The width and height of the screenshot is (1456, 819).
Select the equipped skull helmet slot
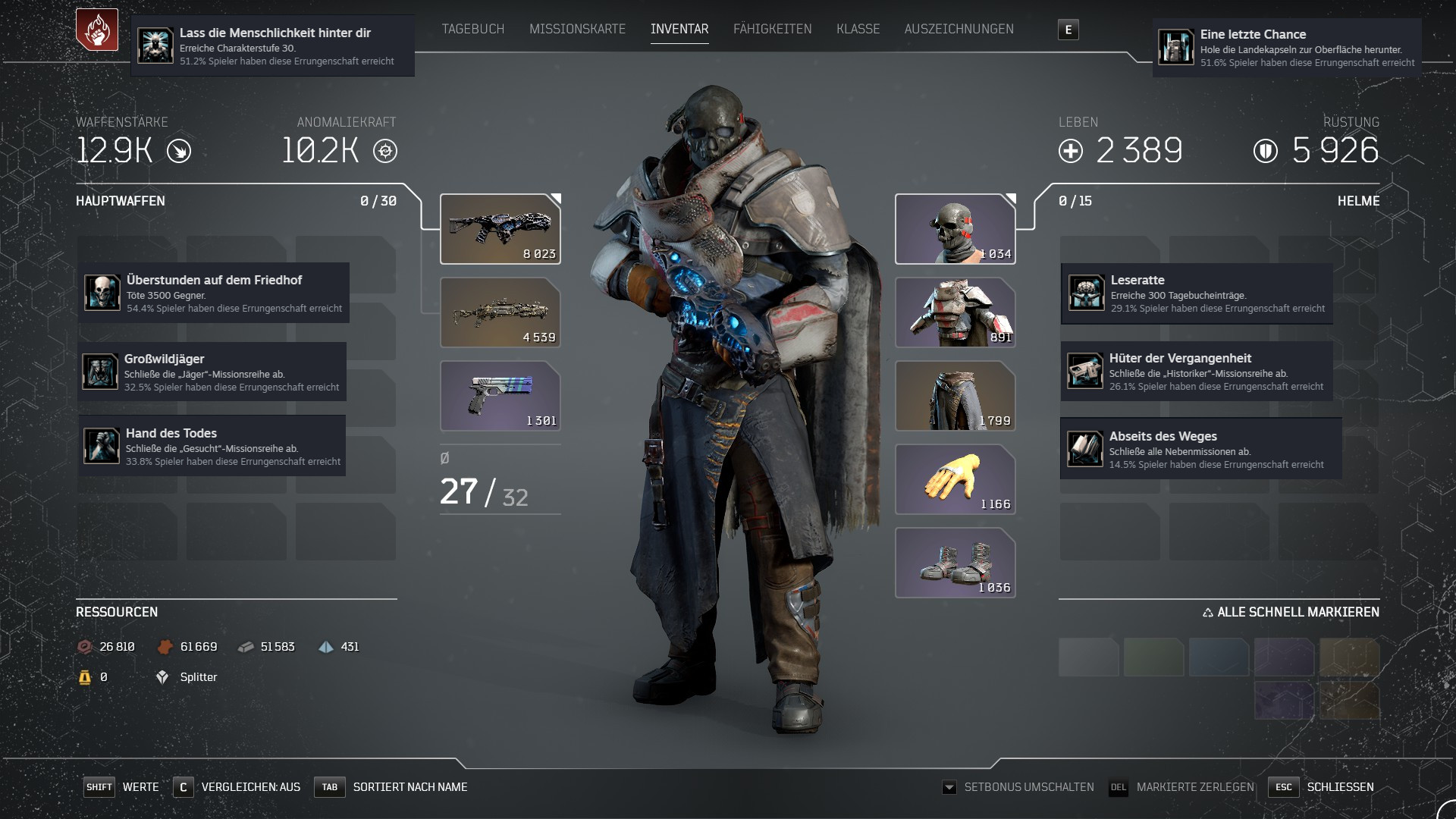point(955,229)
